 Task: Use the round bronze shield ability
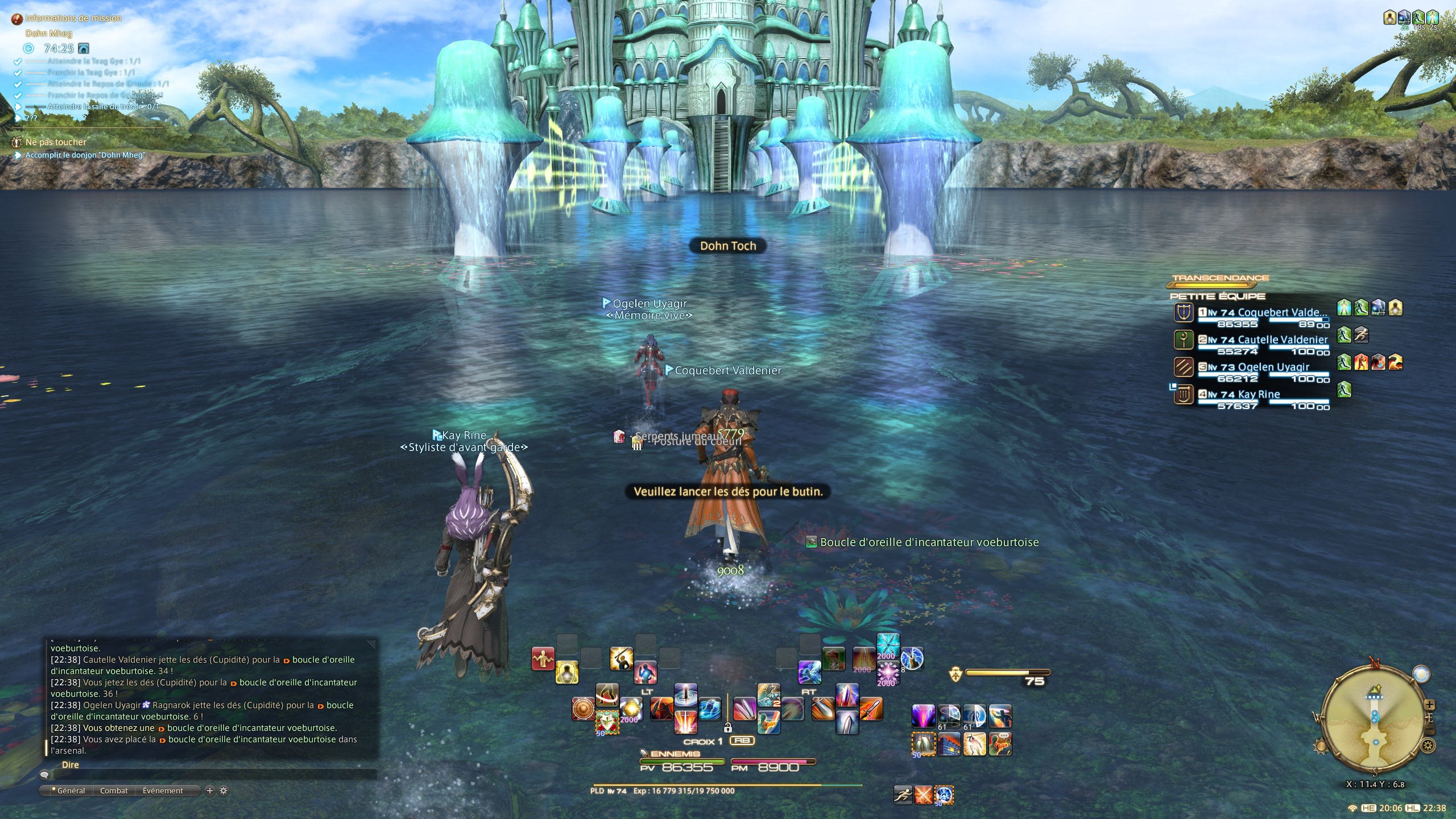[x=583, y=709]
